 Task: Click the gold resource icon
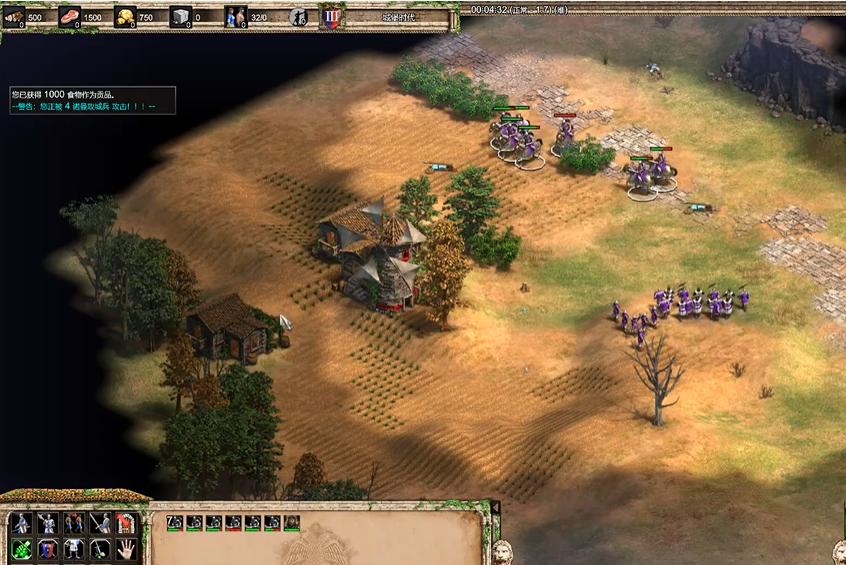point(125,16)
